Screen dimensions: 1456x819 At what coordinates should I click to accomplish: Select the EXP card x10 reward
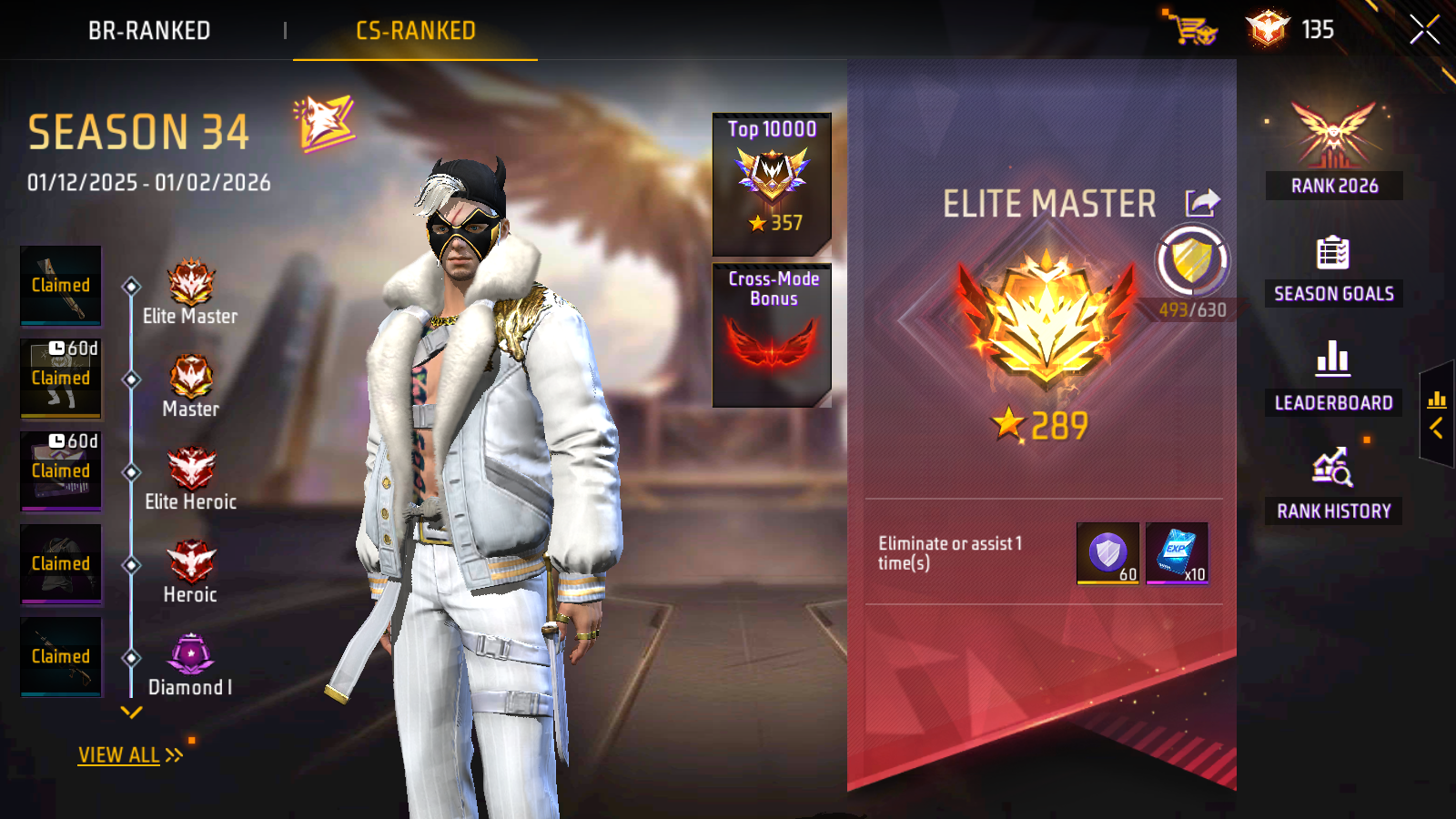(x=1177, y=553)
